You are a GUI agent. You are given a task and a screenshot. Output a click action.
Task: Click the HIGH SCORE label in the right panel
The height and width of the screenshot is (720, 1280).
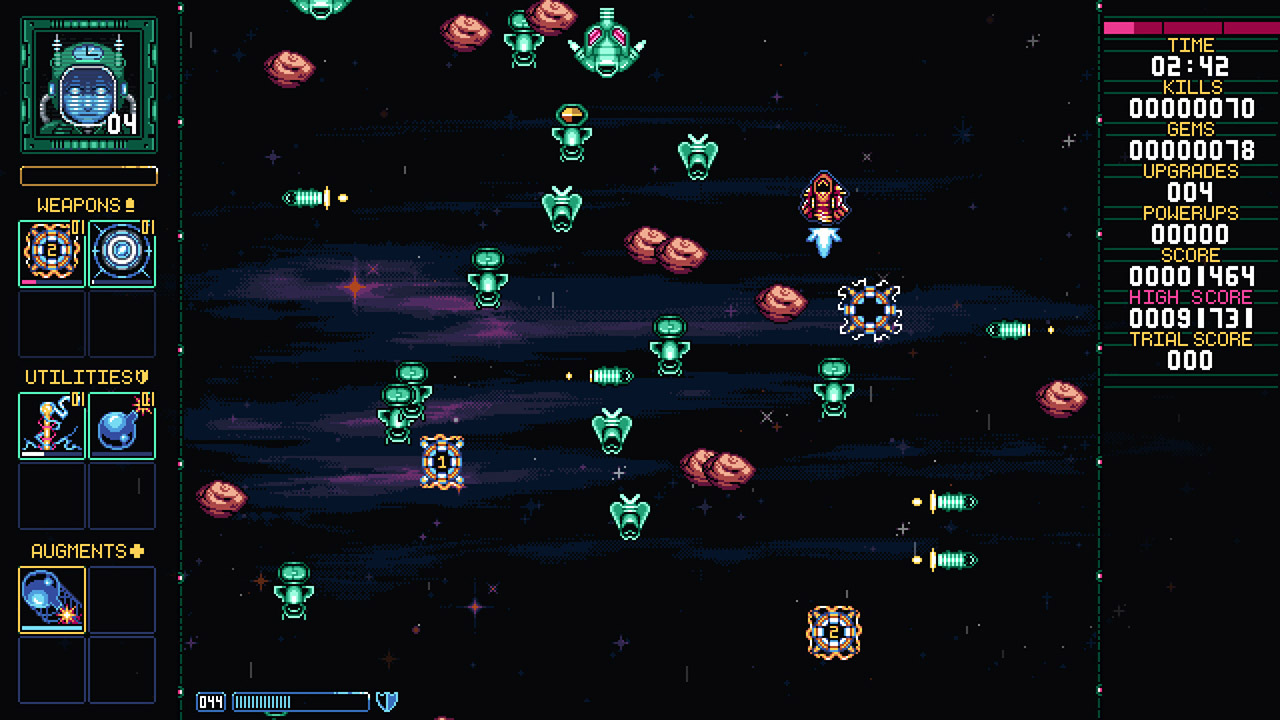(1191, 297)
